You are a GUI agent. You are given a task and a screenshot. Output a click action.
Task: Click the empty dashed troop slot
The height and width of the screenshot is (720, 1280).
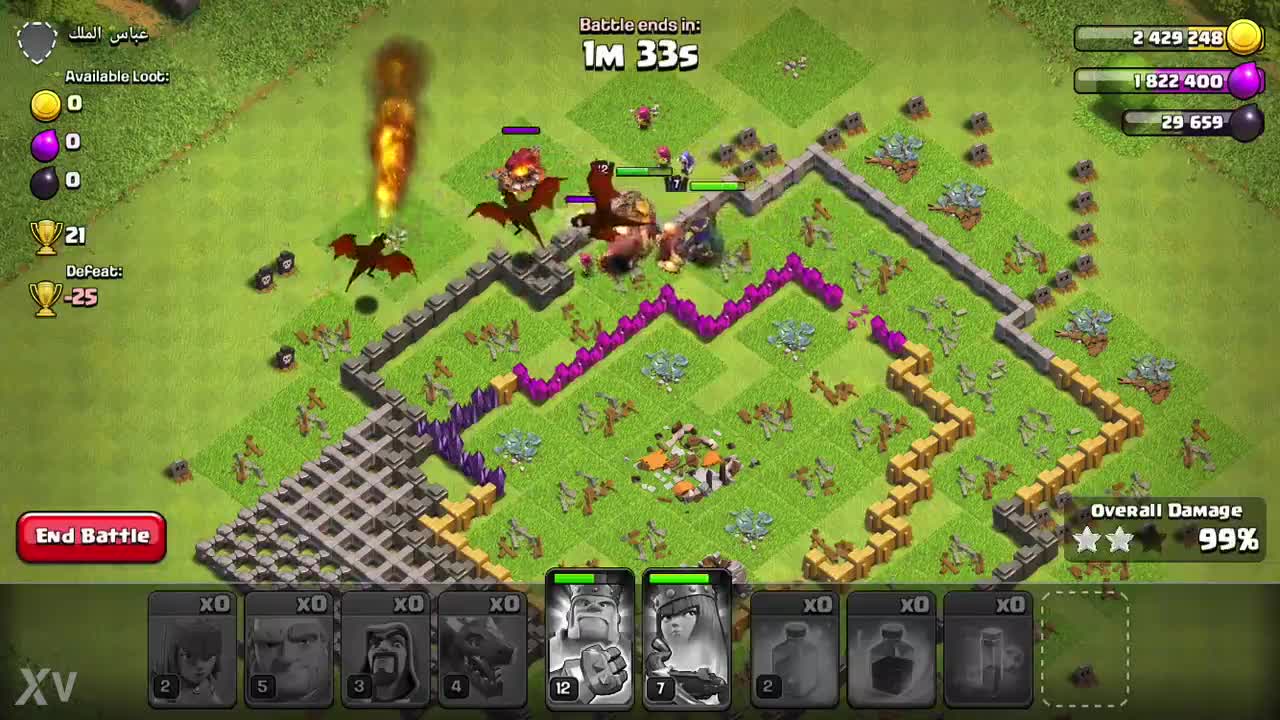click(1085, 648)
